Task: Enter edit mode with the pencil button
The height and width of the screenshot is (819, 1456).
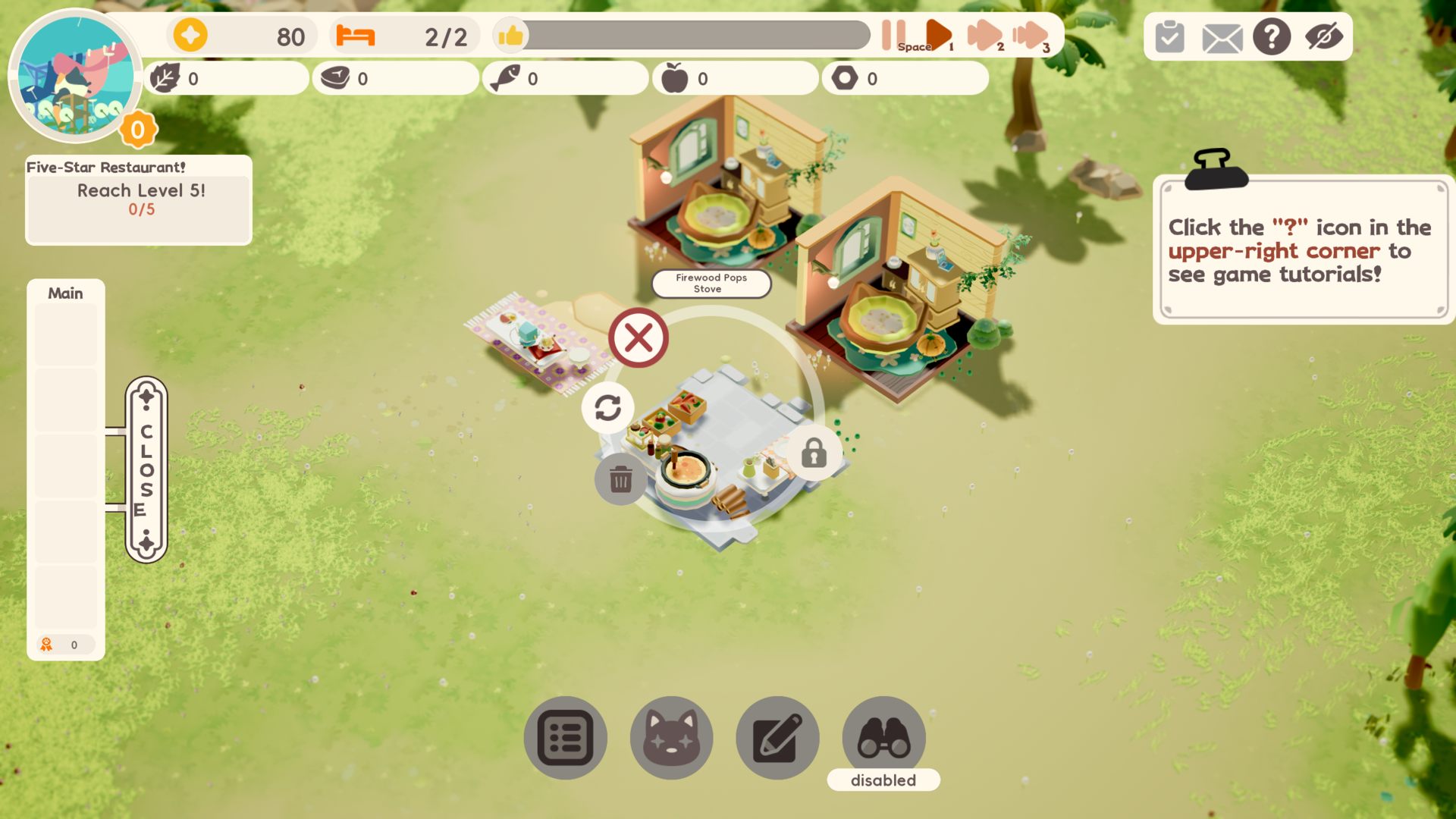Action: [777, 738]
